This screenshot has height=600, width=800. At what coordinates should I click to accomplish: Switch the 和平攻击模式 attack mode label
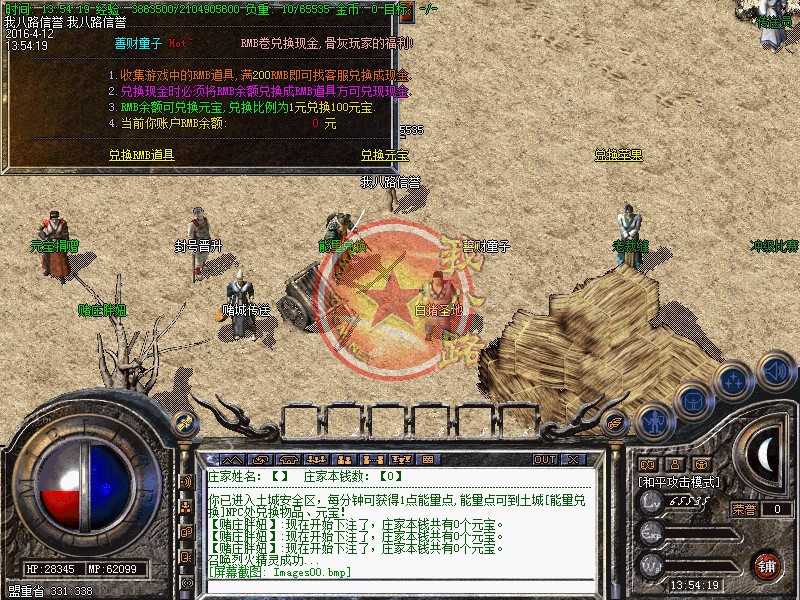click(680, 482)
